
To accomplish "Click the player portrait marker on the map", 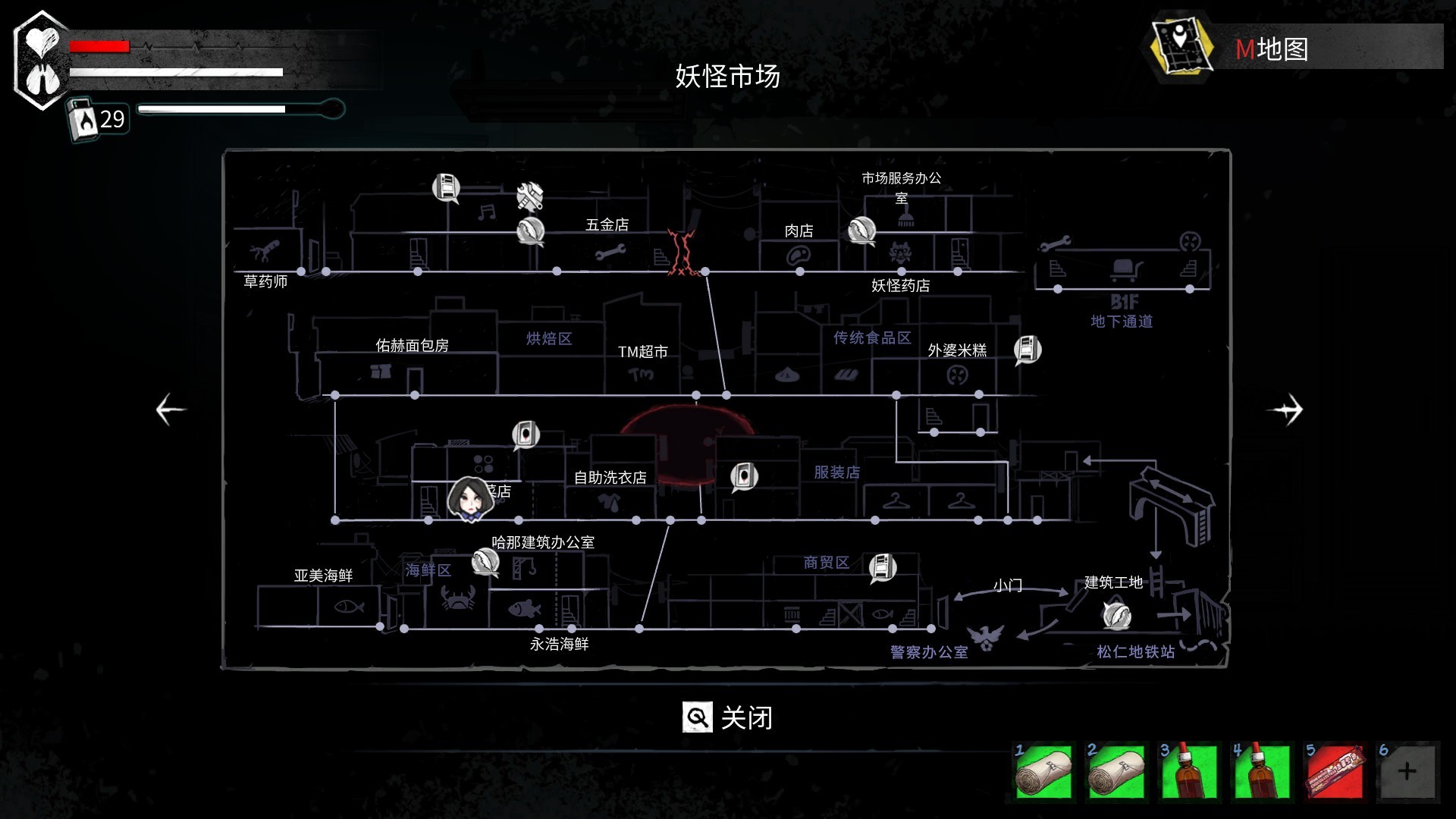I will (x=468, y=498).
